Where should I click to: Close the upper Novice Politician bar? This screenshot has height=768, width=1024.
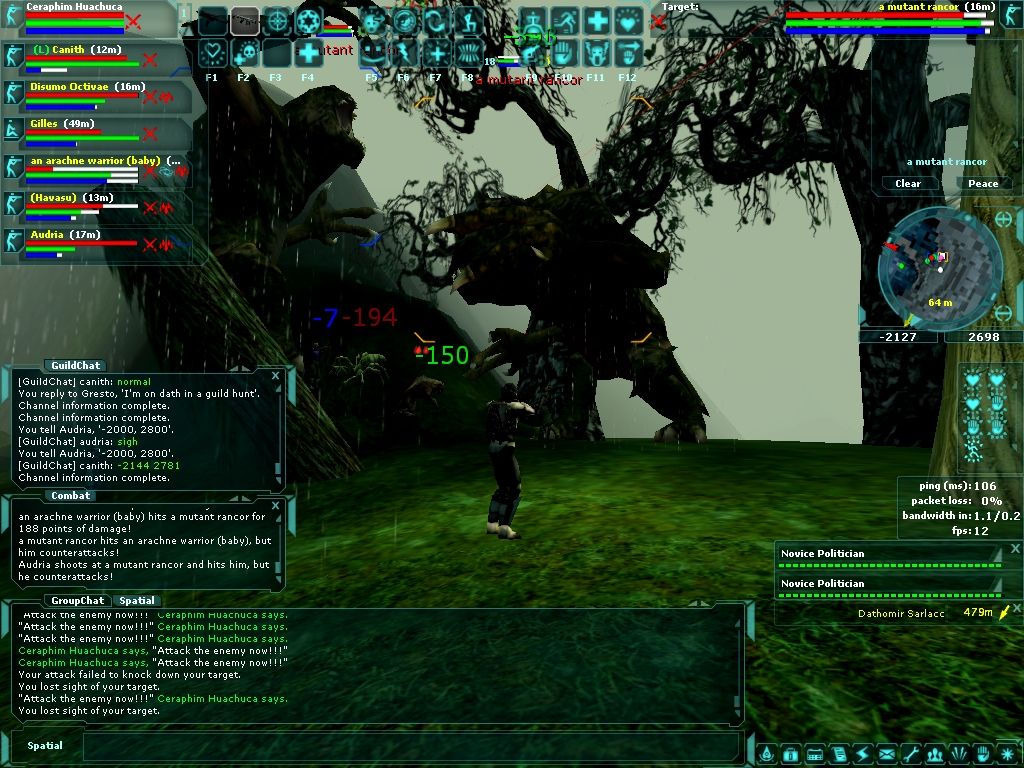(x=1015, y=549)
